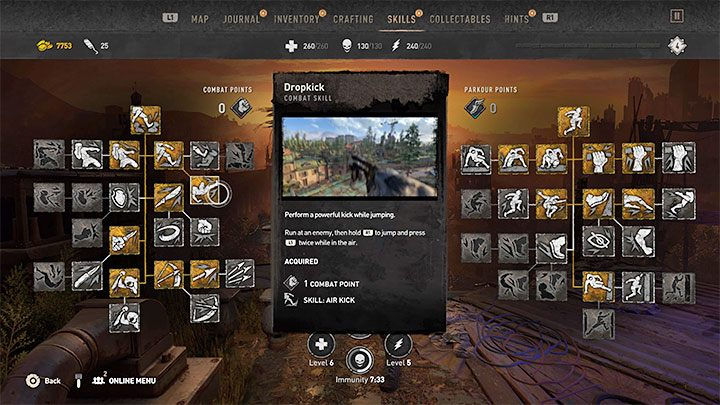Image resolution: width=720 pixels, height=405 pixels.
Task: Switch to the Map tab
Action: click(x=200, y=18)
